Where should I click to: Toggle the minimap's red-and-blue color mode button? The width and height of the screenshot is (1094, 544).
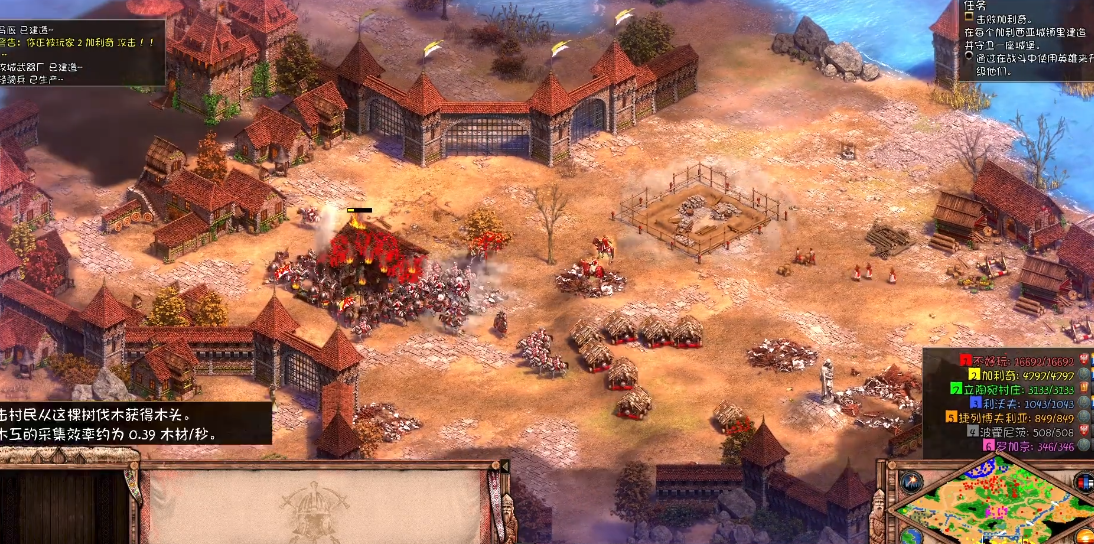click(x=1083, y=482)
